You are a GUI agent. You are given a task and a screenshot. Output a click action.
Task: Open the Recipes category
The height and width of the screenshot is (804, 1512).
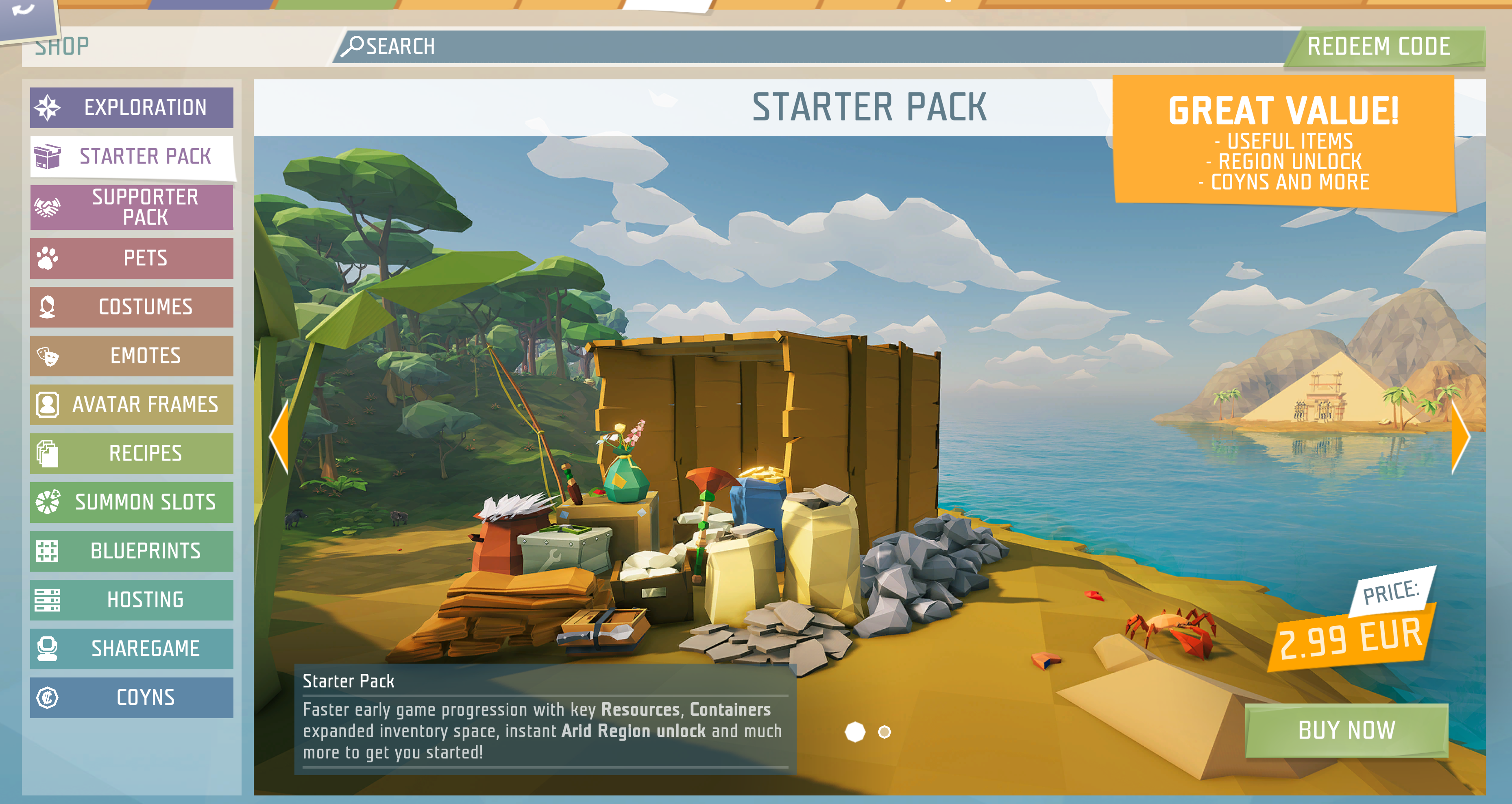click(131, 453)
